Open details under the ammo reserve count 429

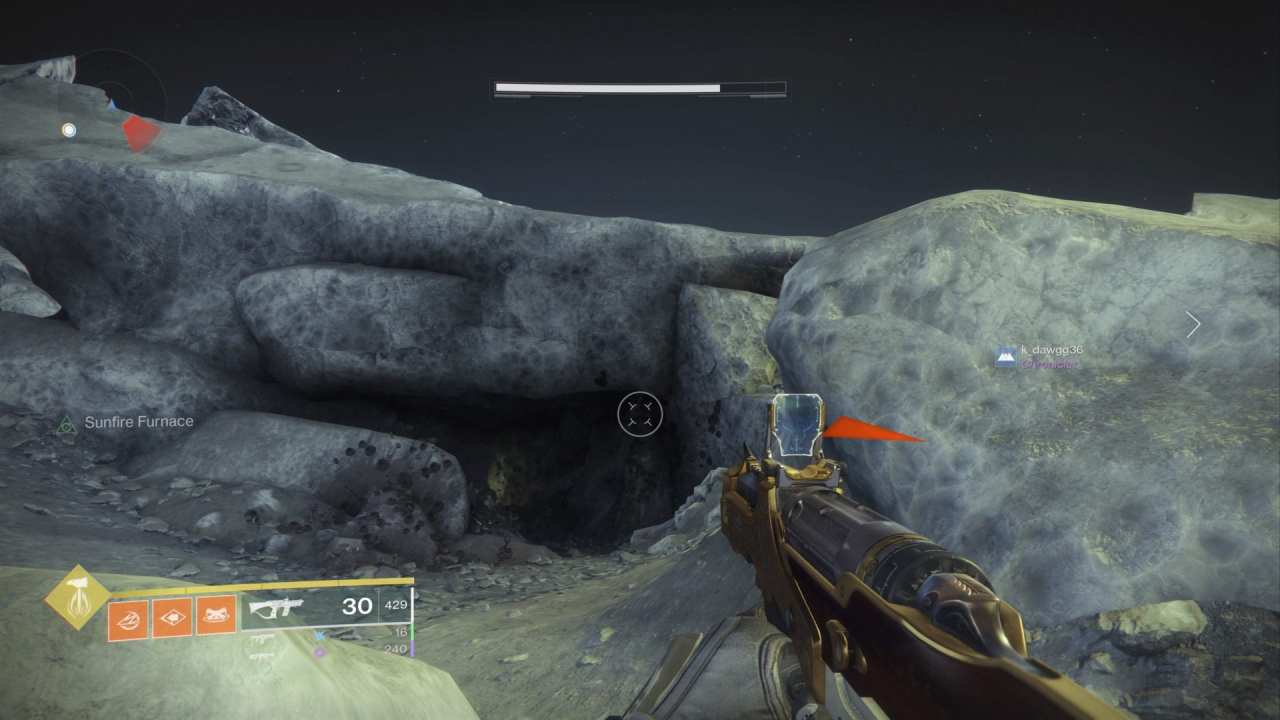(394, 604)
